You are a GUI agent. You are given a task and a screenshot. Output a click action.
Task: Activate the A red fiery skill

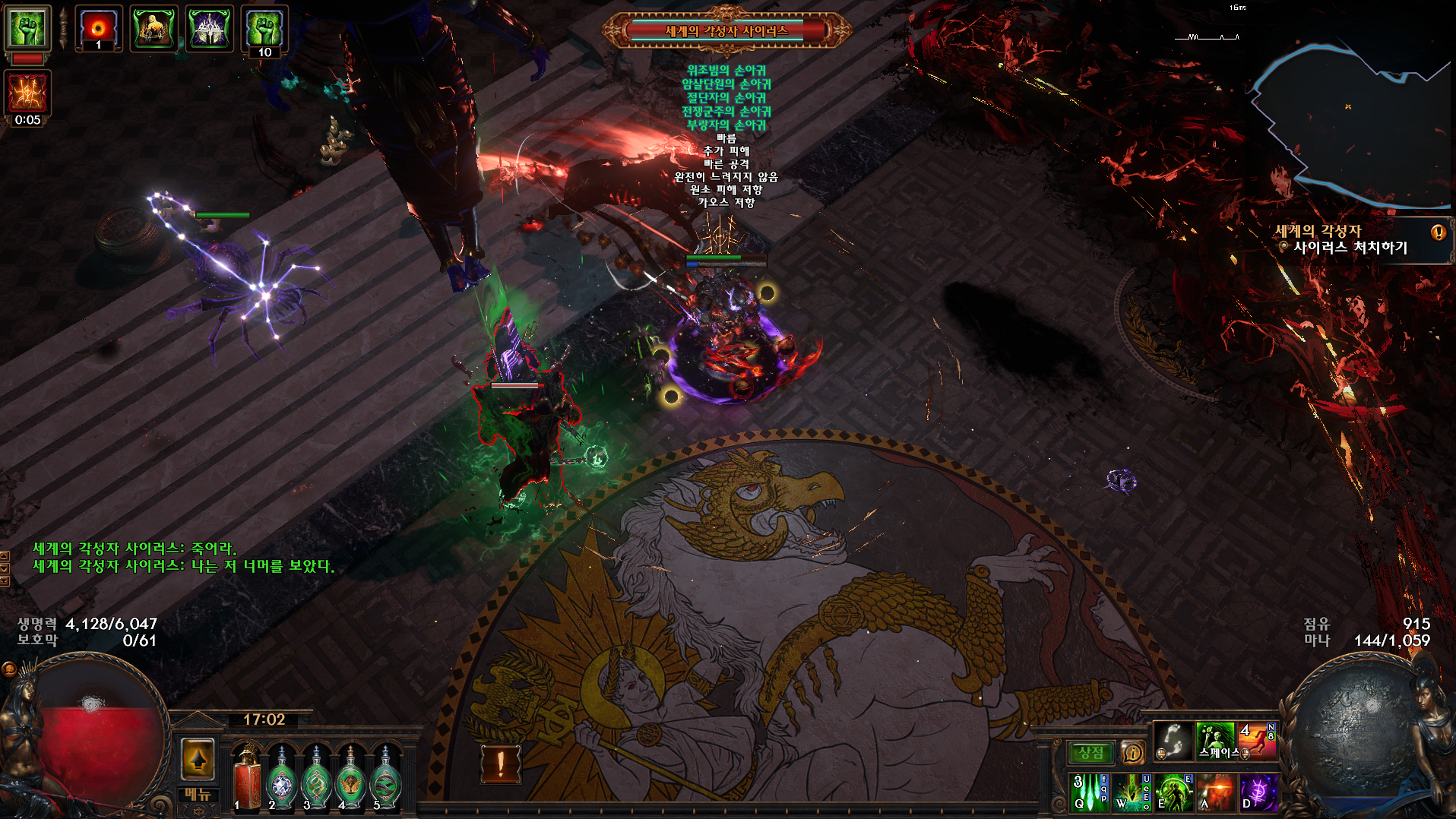pyautogui.click(x=1216, y=792)
